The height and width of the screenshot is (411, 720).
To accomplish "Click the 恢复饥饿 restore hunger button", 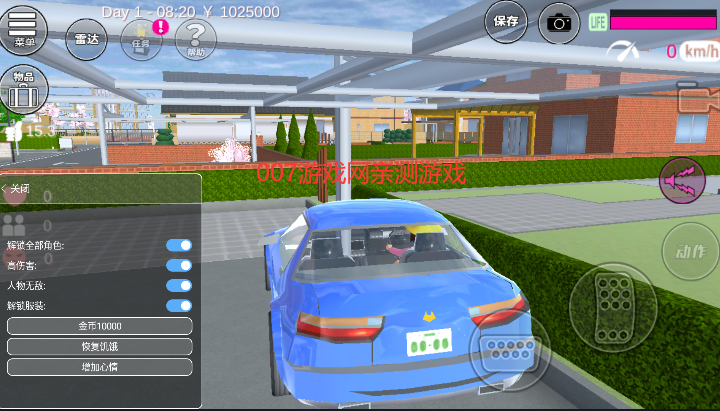I will 99,346.
